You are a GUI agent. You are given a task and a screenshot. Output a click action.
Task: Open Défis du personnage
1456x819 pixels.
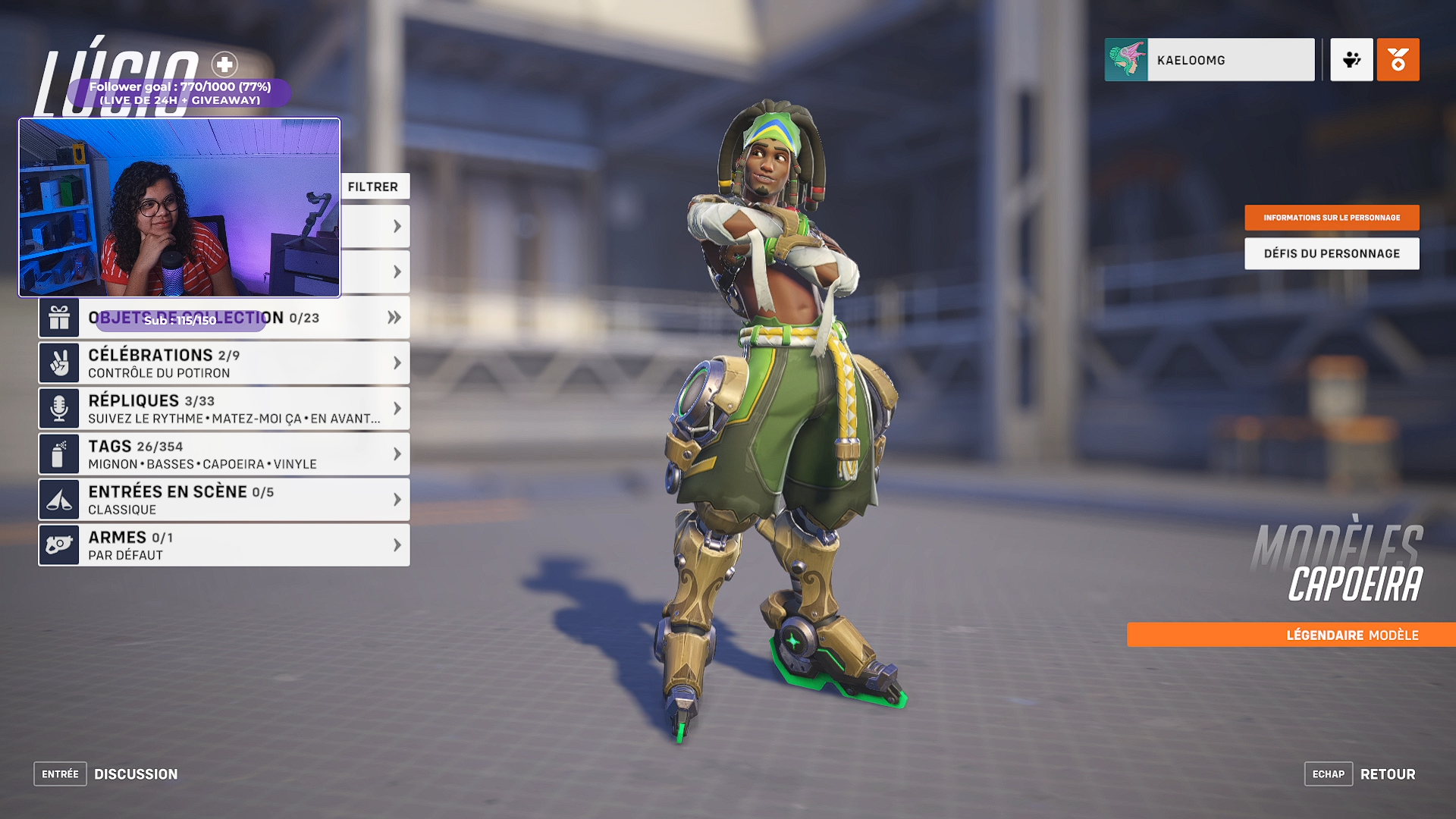pyautogui.click(x=1332, y=254)
